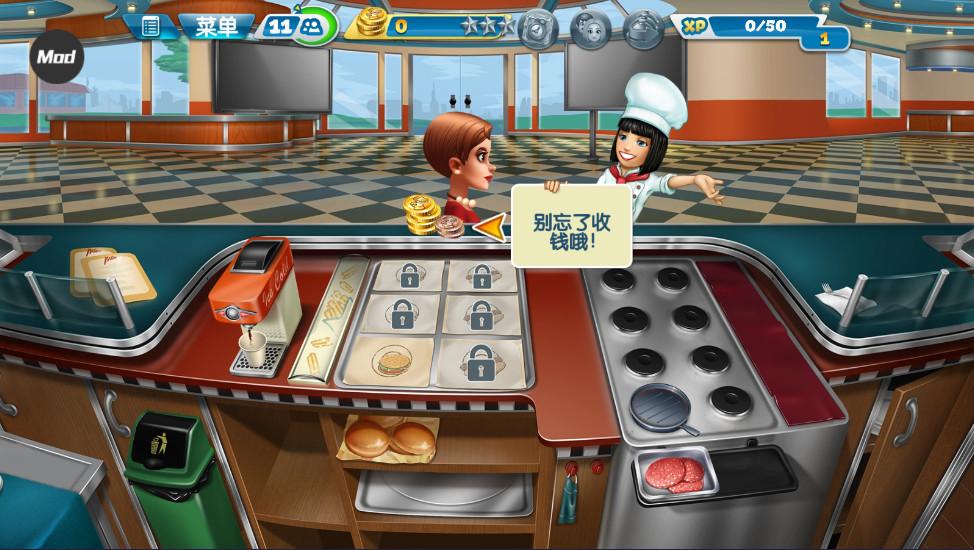Activate the customer face booster

[x=590, y=27]
